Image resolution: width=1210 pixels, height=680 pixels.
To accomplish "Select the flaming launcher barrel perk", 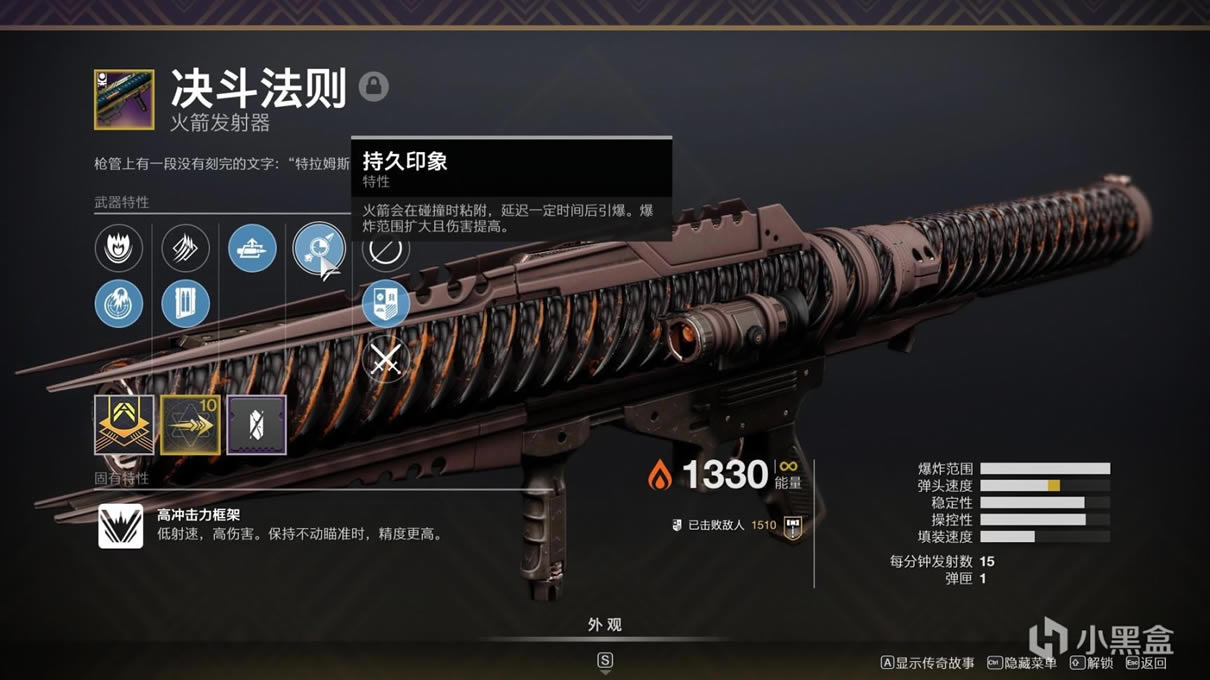I will (119, 248).
